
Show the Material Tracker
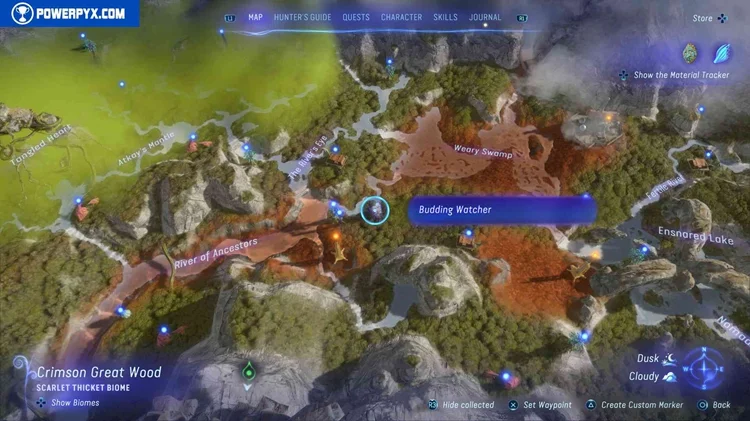click(x=680, y=75)
